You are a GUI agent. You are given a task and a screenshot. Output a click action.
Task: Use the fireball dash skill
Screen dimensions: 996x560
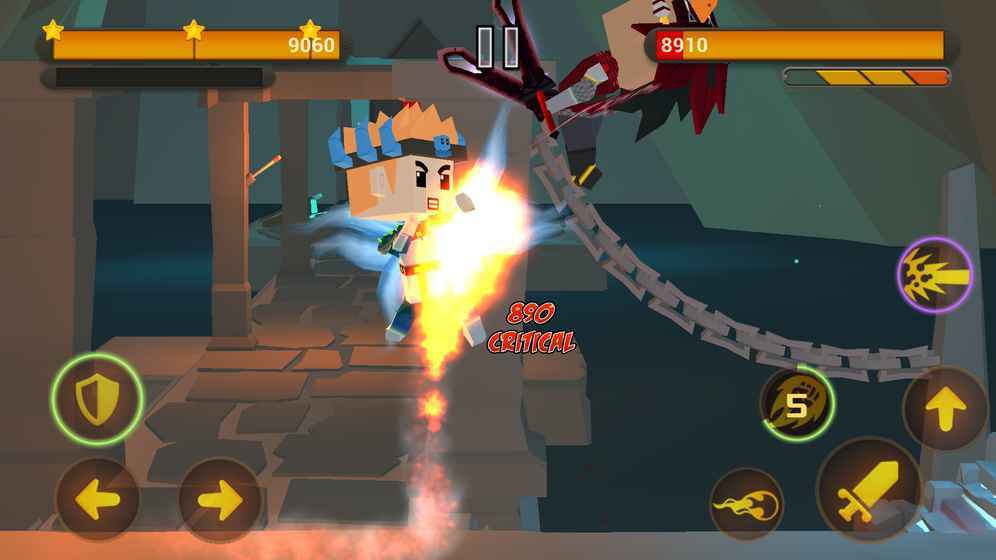pyautogui.click(x=746, y=504)
